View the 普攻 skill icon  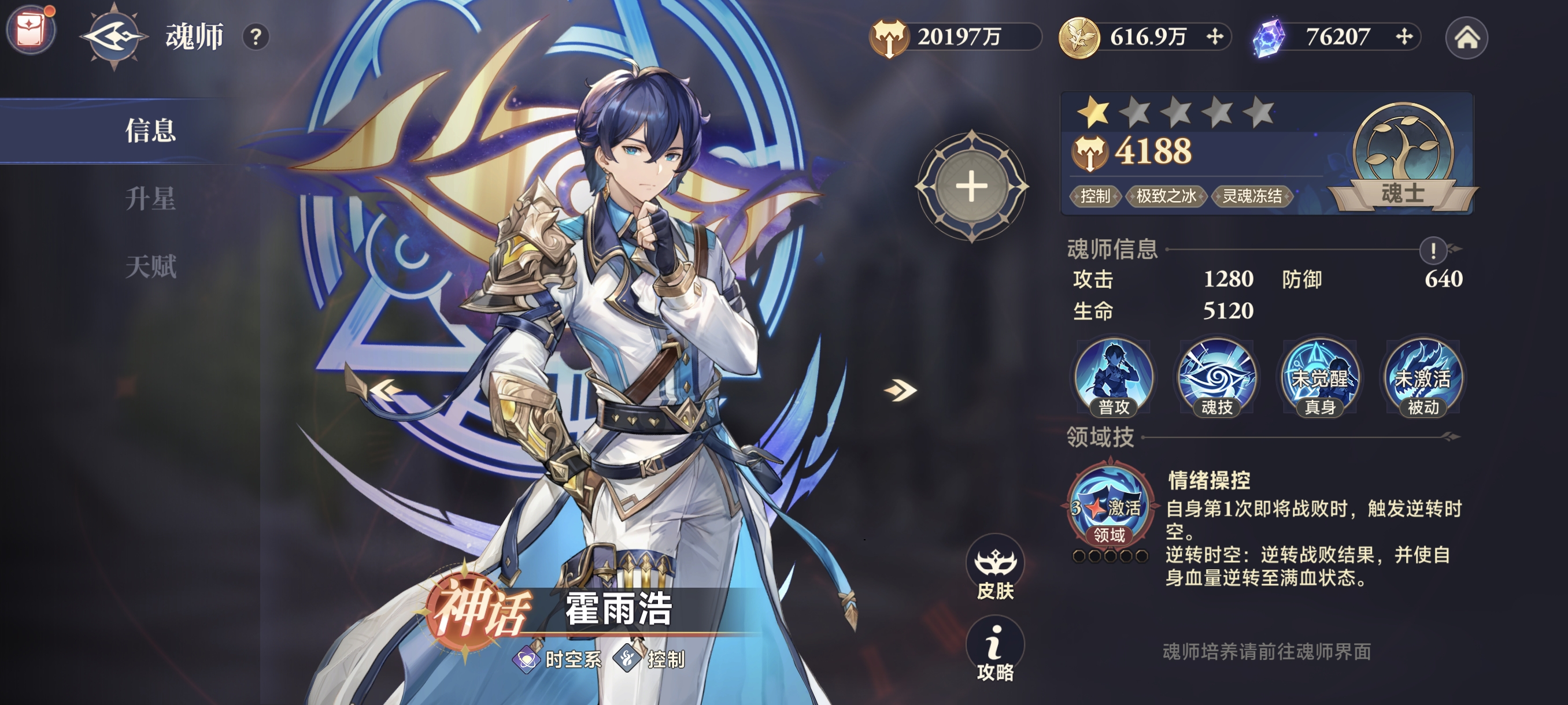1114,377
